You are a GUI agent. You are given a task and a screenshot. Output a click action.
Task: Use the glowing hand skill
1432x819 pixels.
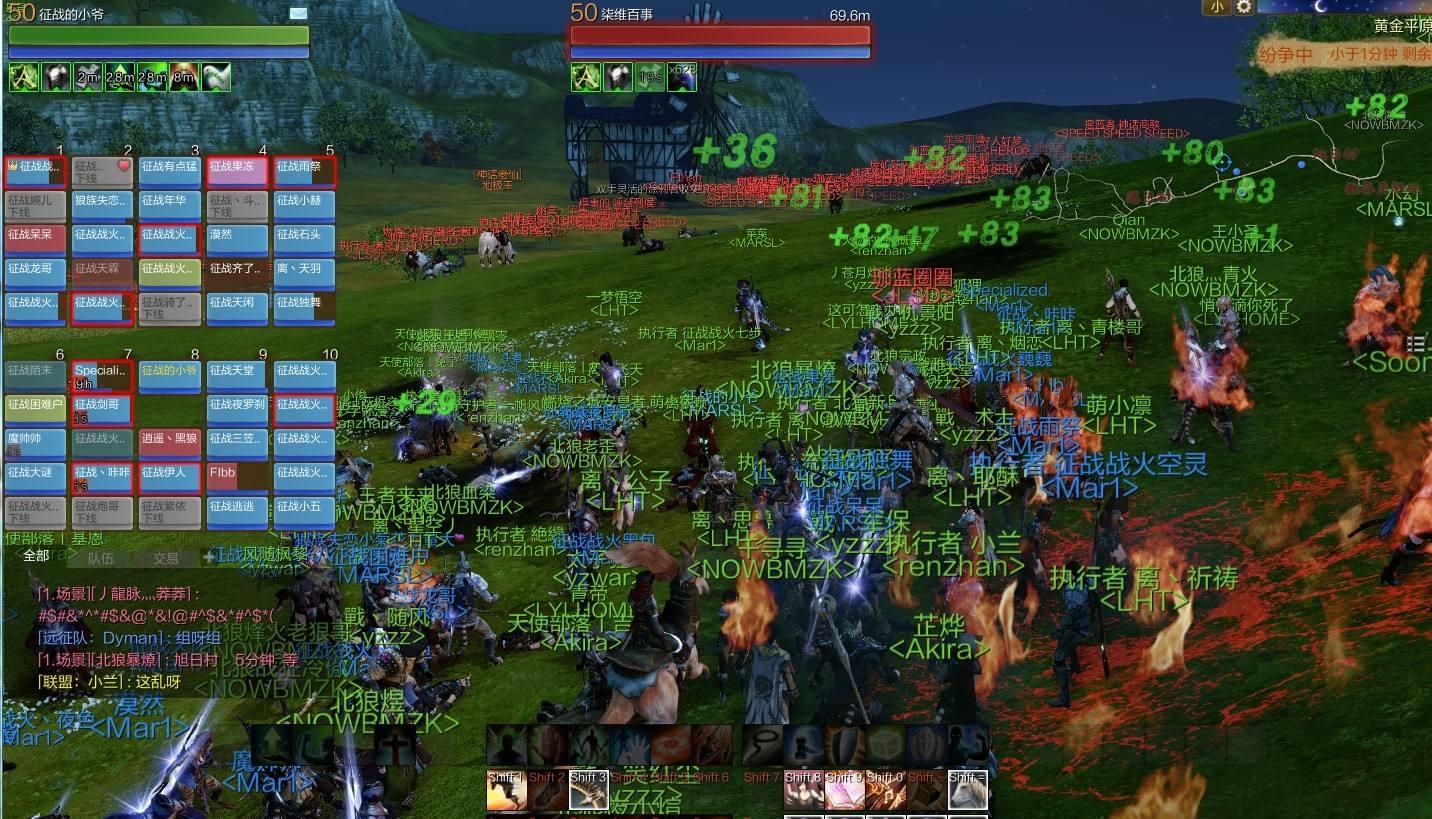click(x=629, y=745)
